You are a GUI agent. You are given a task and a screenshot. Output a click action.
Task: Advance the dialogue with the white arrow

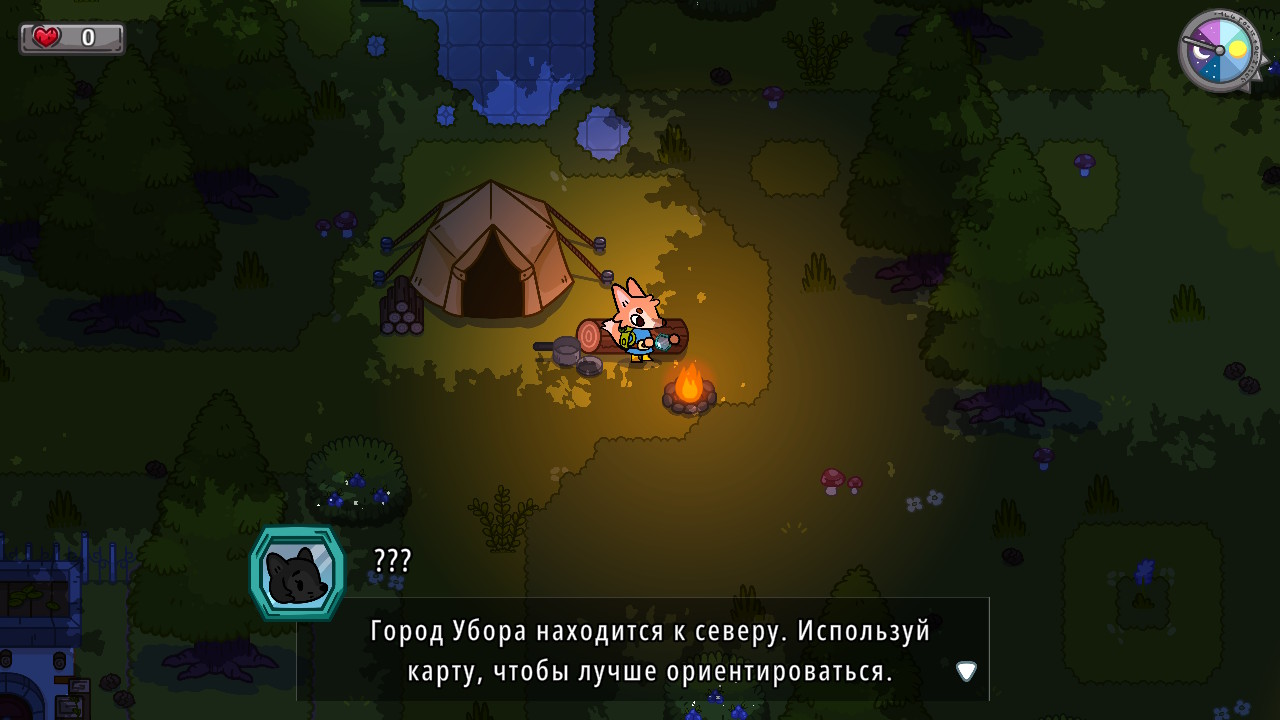click(966, 671)
